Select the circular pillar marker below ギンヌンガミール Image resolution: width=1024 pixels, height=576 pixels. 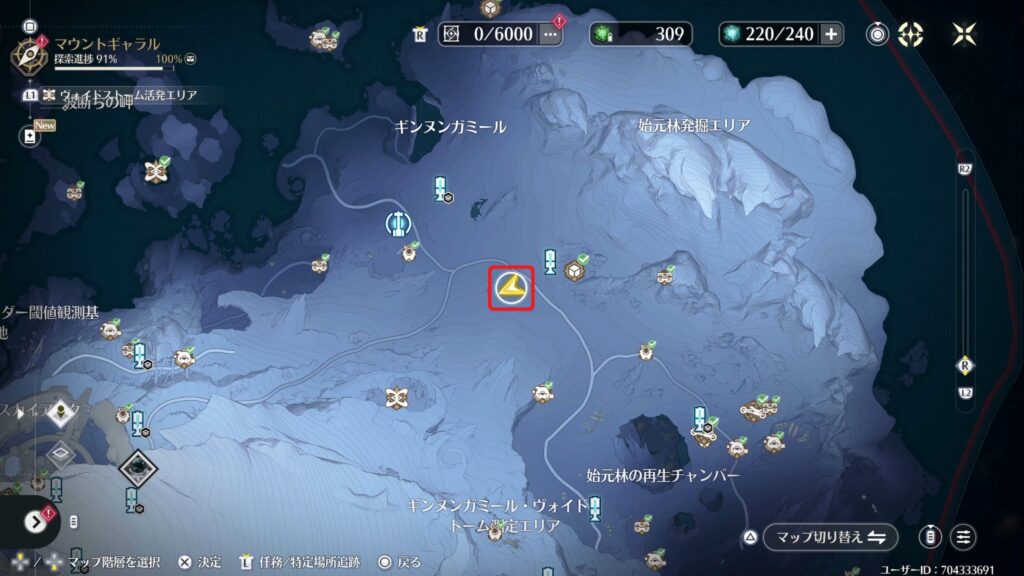pos(399,222)
